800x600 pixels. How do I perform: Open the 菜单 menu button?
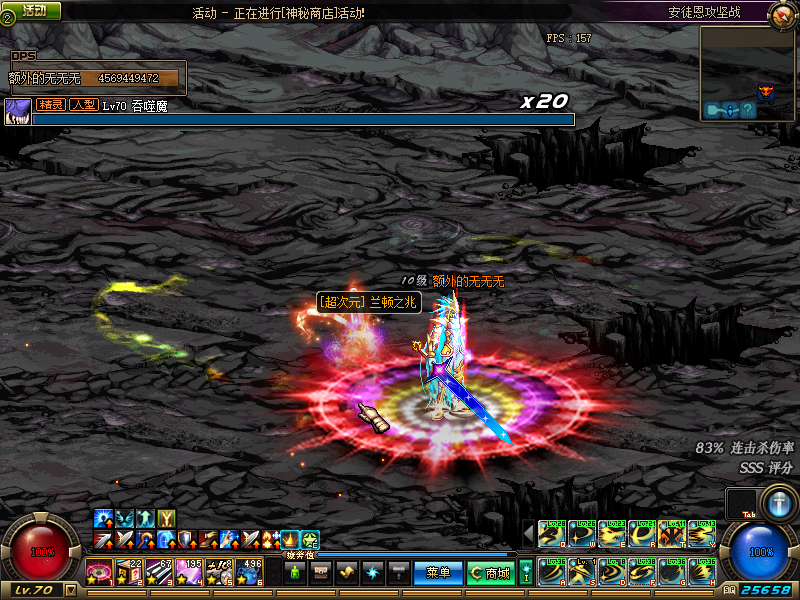tap(438, 573)
